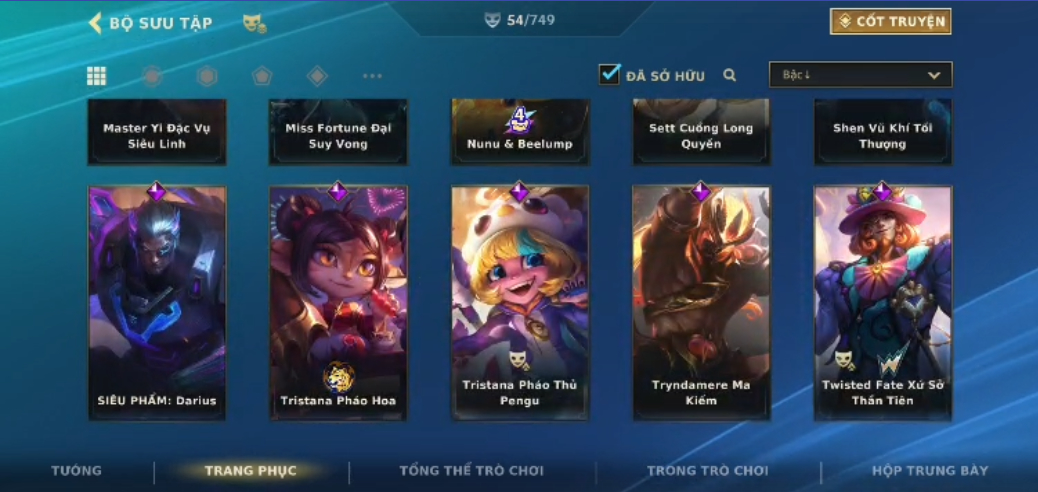This screenshot has height=492, width=1038.
Task: Select the grid view filter icon
Action: 97,76
